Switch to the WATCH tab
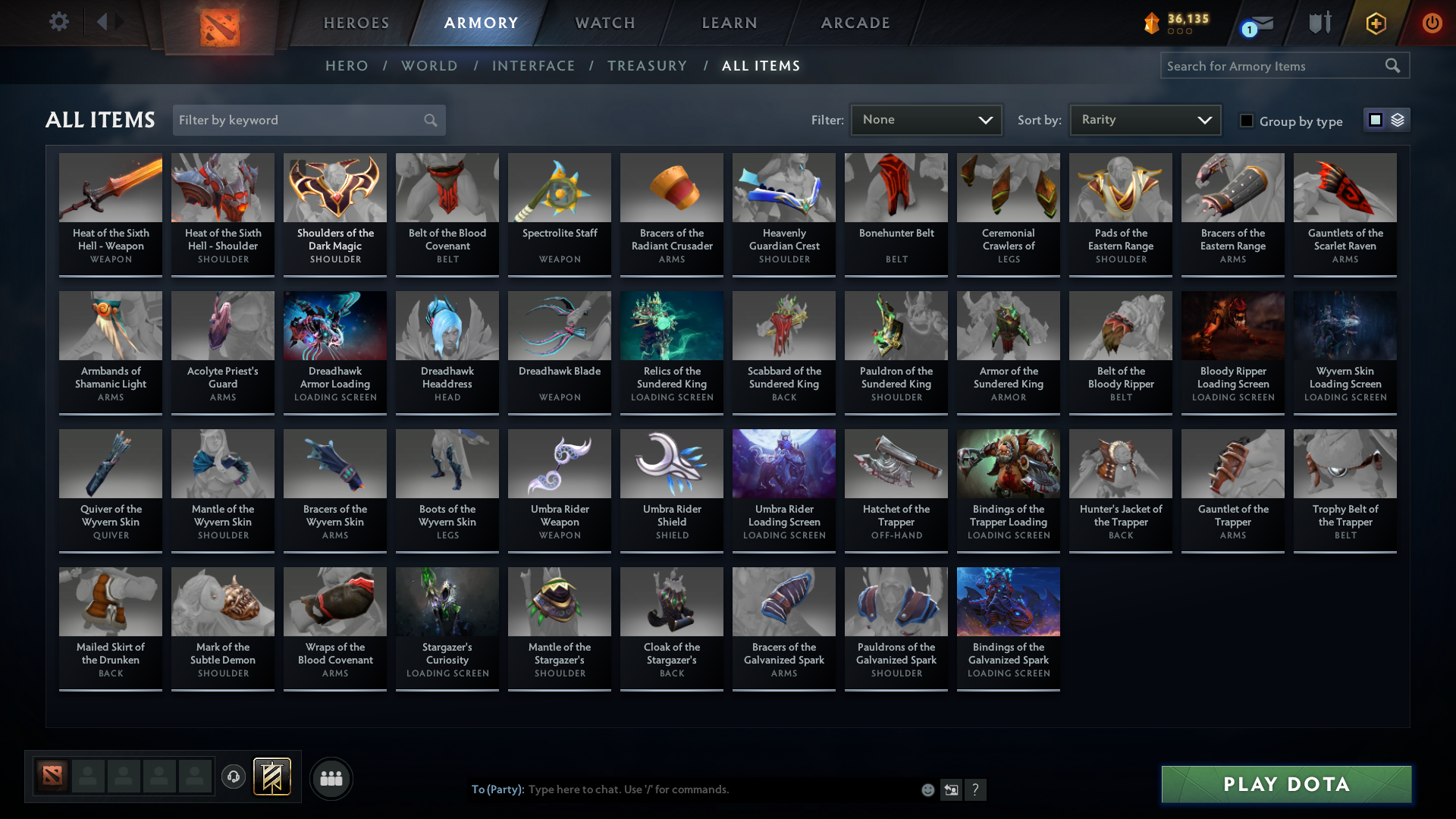The height and width of the screenshot is (819, 1456). coord(604,23)
